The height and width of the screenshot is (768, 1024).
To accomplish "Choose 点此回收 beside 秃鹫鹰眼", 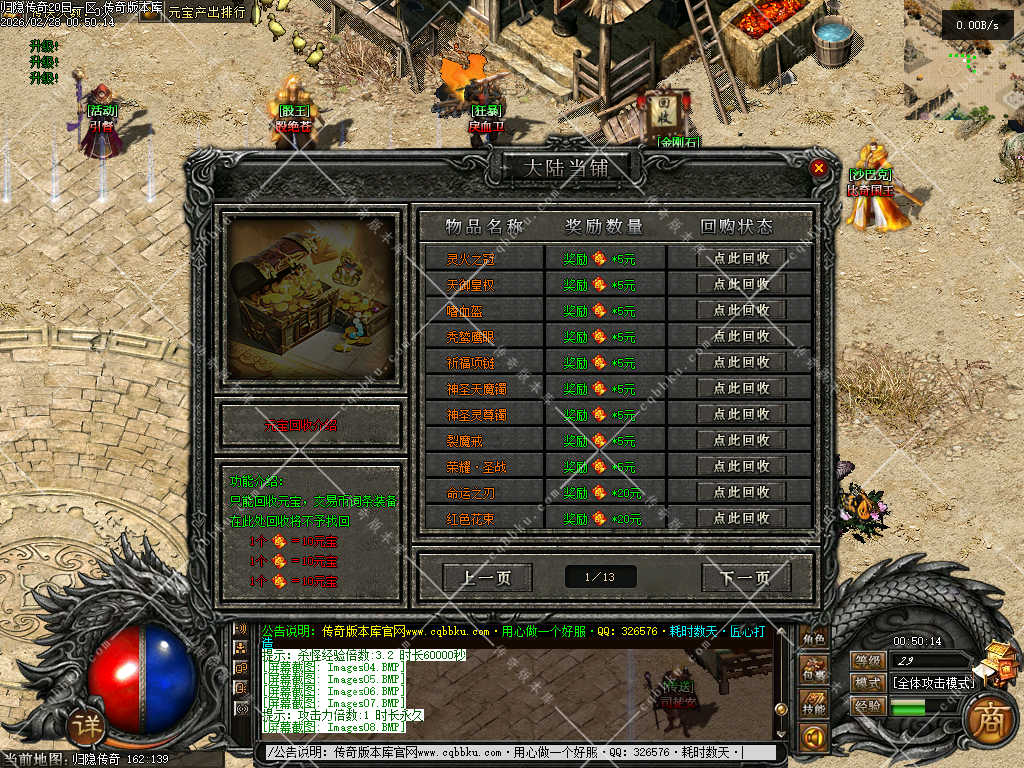I will pos(741,336).
